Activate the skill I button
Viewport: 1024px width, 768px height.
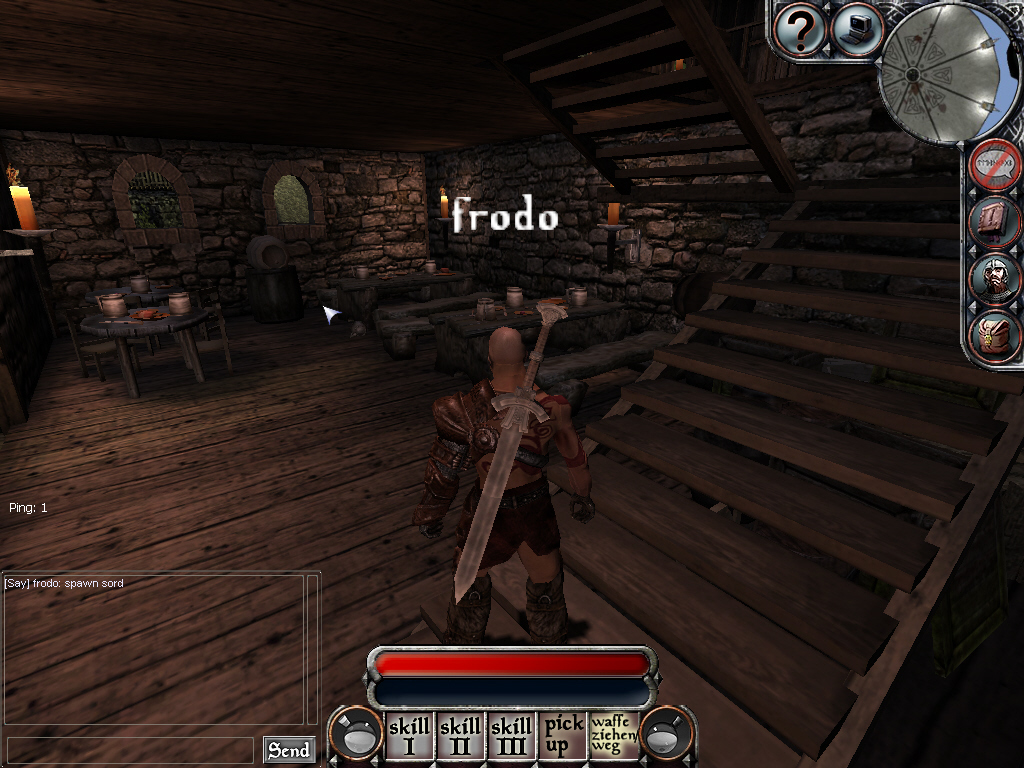tap(409, 735)
